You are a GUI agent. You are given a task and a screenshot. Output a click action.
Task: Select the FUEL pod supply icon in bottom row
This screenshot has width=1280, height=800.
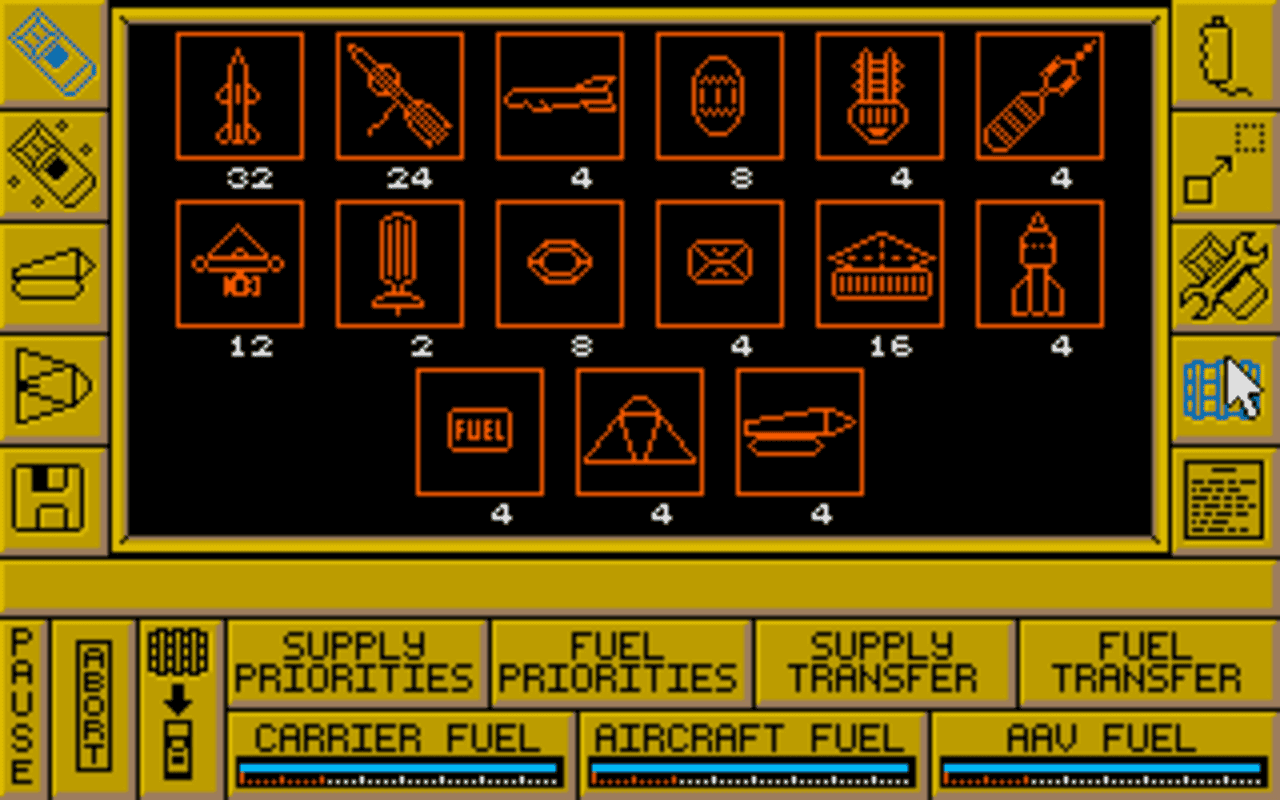point(479,432)
